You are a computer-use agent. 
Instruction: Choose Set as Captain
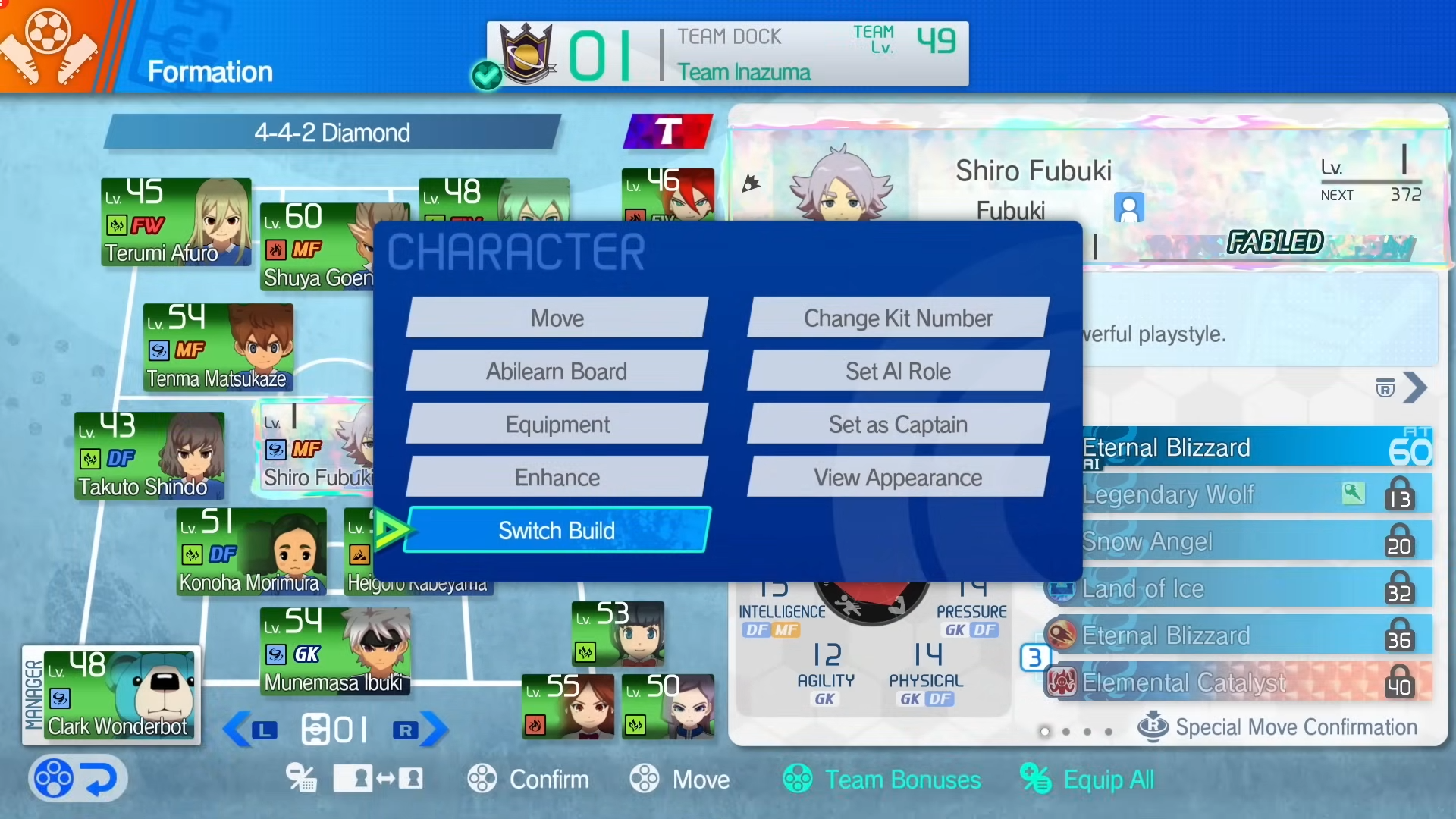coord(898,425)
